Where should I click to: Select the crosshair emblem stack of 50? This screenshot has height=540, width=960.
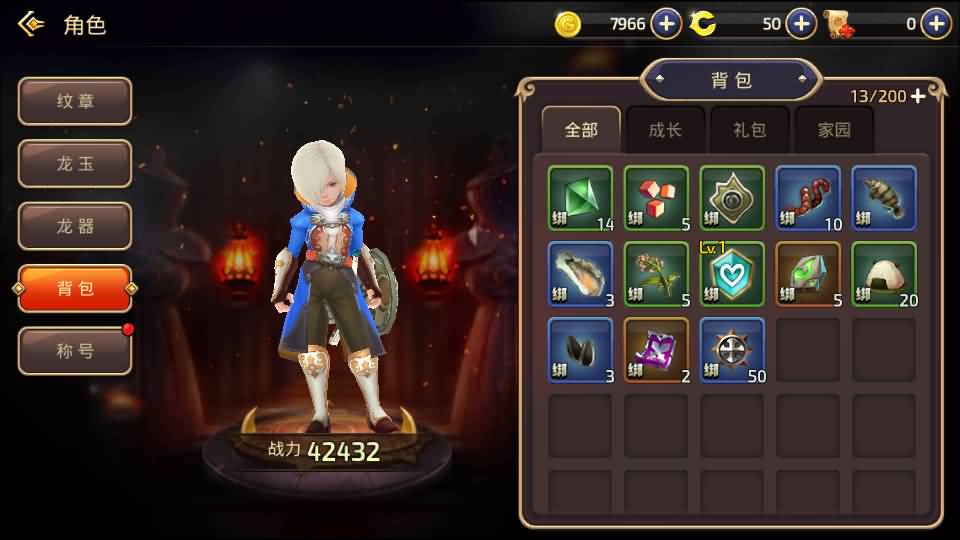click(x=732, y=350)
